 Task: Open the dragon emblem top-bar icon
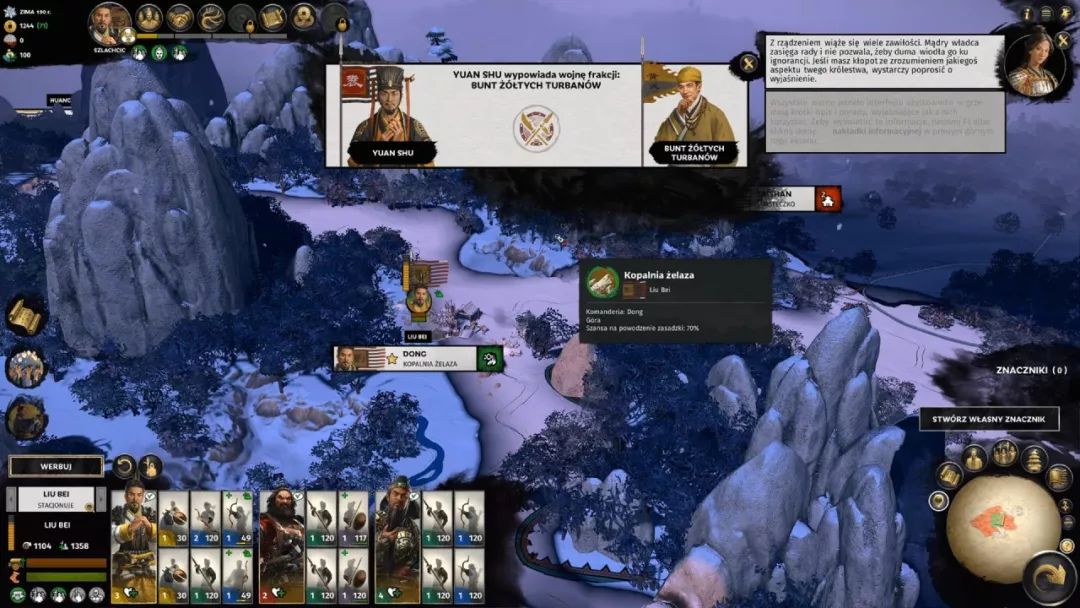tap(211, 17)
